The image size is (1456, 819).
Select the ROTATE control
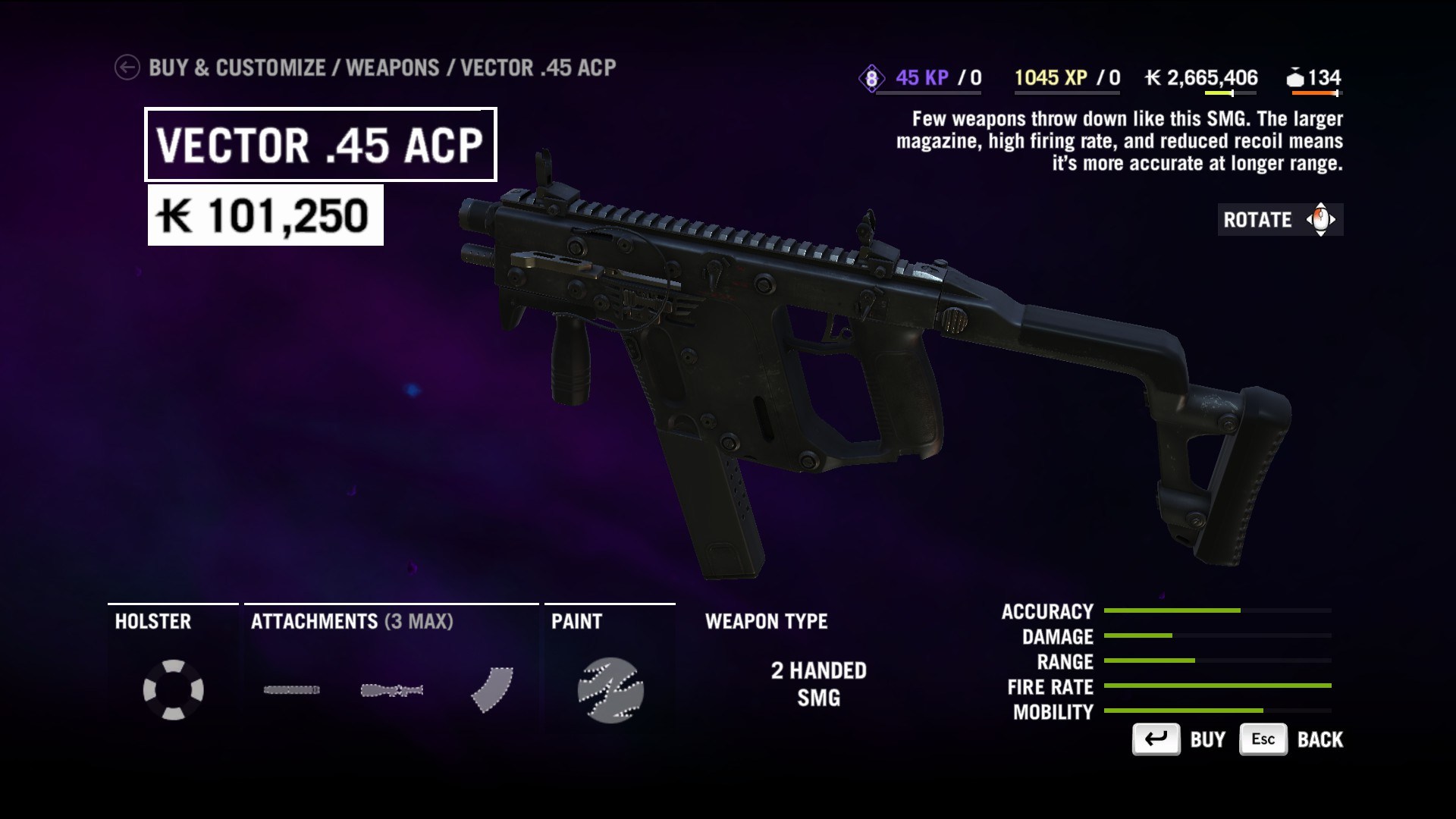(x=1279, y=221)
